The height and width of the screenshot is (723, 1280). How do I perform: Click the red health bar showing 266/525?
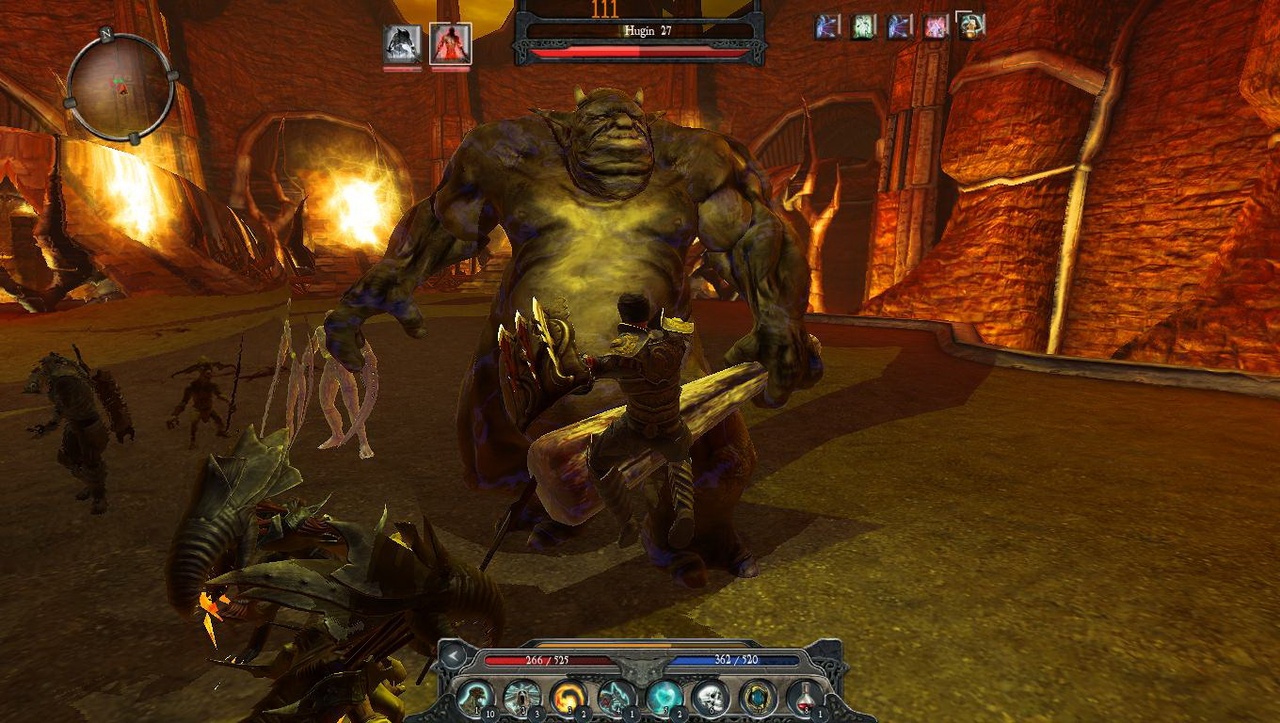[546, 659]
